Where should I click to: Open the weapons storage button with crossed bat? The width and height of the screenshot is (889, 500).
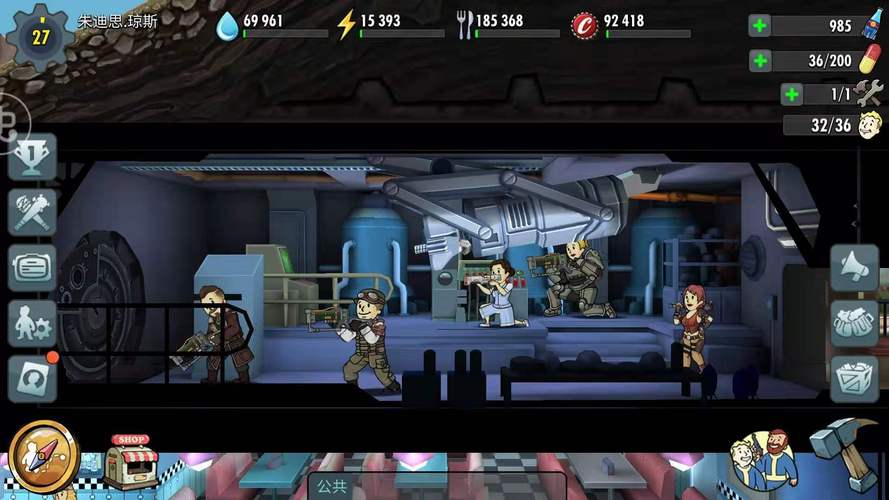[33, 212]
